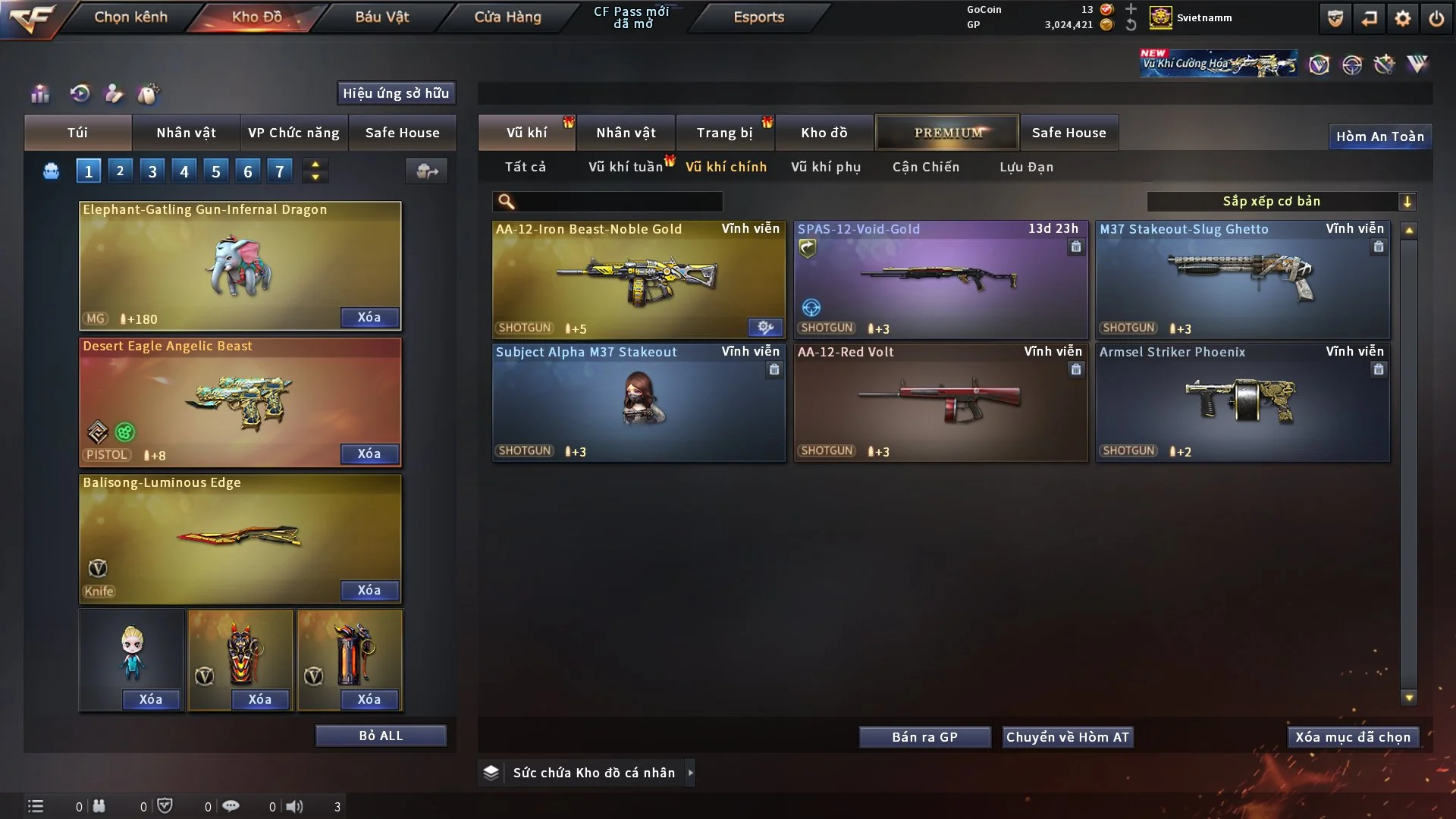1456x819 pixels.
Task: Sell the item with Bán ra GP
Action: (x=924, y=737)
